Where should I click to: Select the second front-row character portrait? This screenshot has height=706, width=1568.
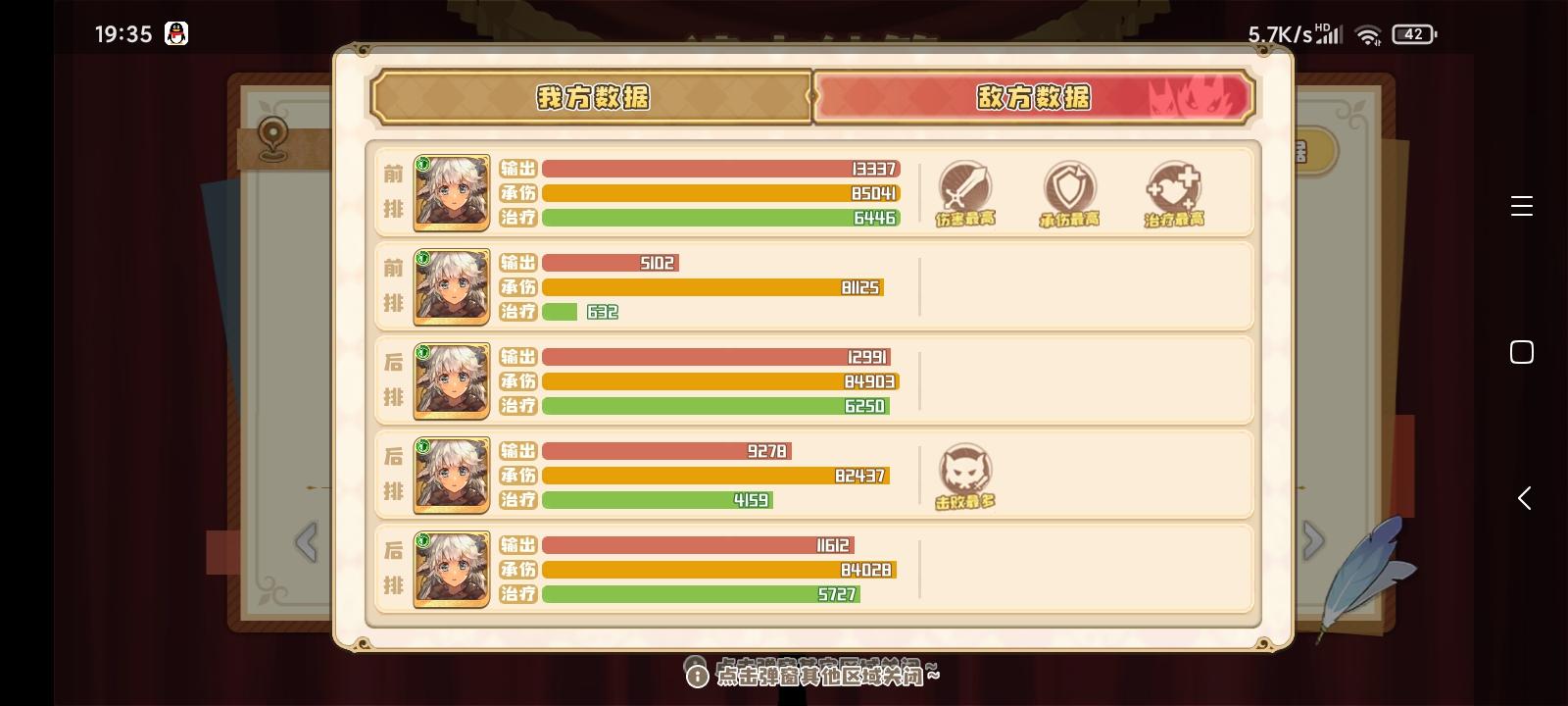[x=451, y=287]
